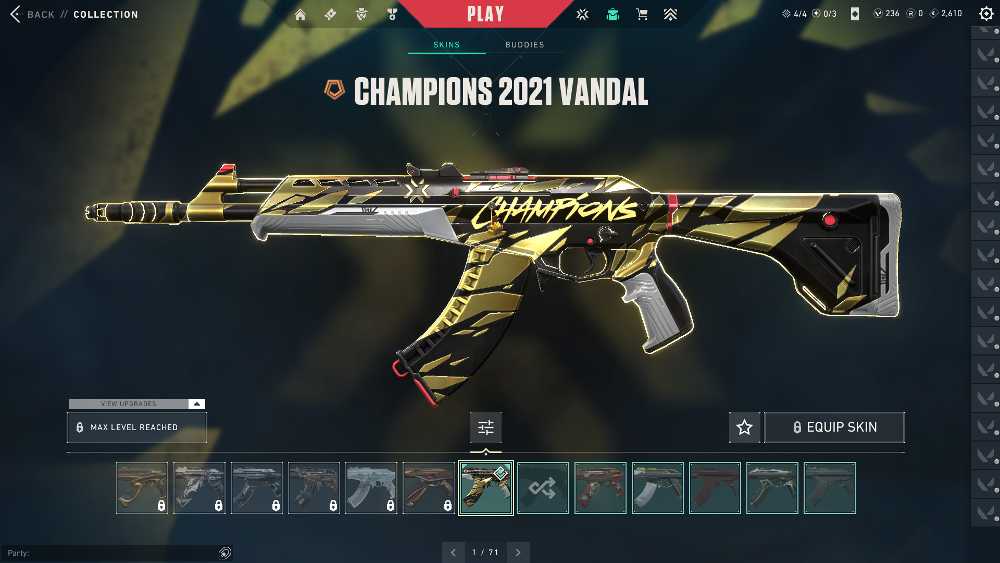Select the random shuffle skin tile
This screenshot has width=1000, height=563.
click(543, 488)
